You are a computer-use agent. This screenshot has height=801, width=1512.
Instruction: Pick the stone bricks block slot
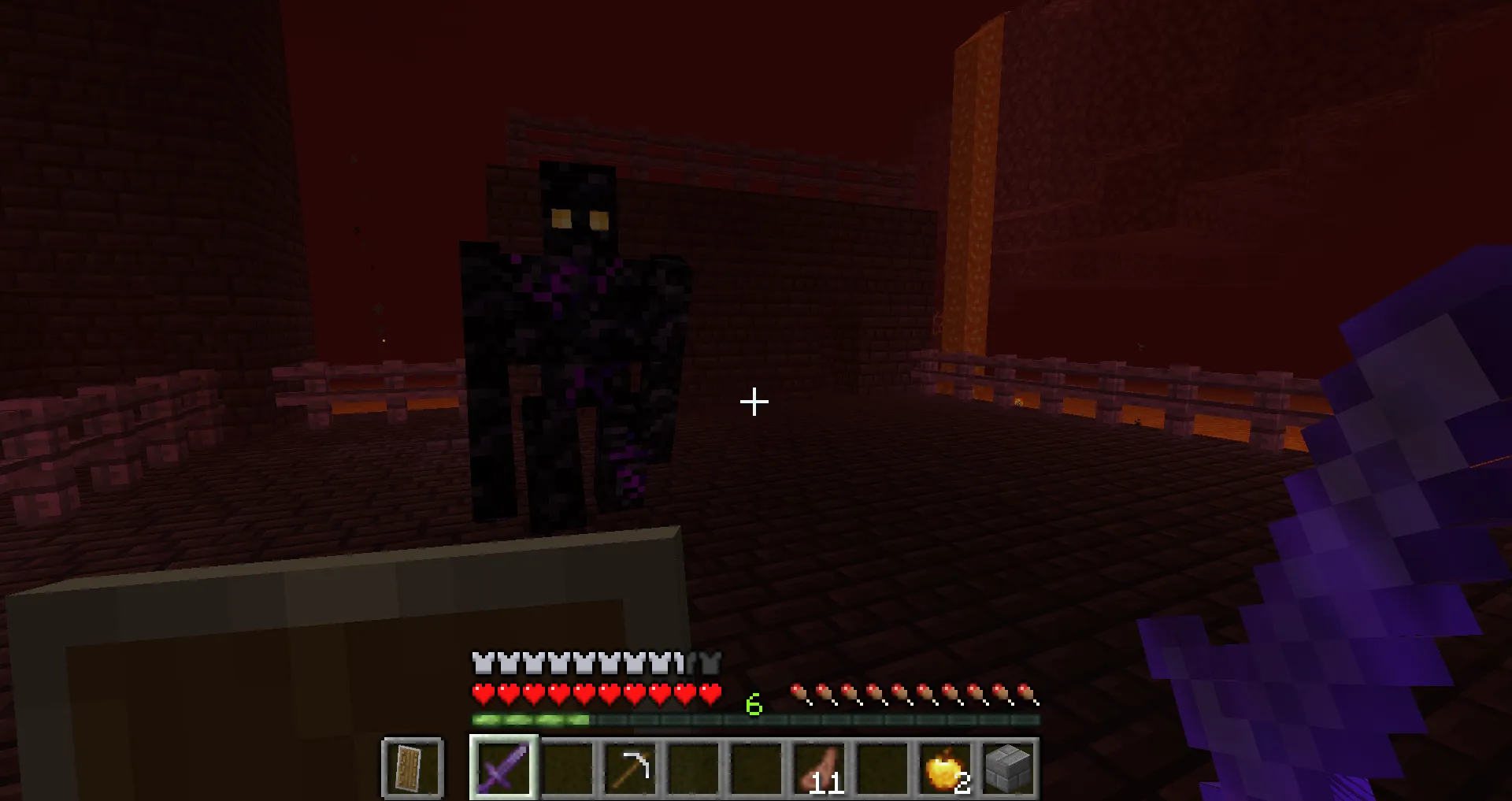coord(1008,767)
